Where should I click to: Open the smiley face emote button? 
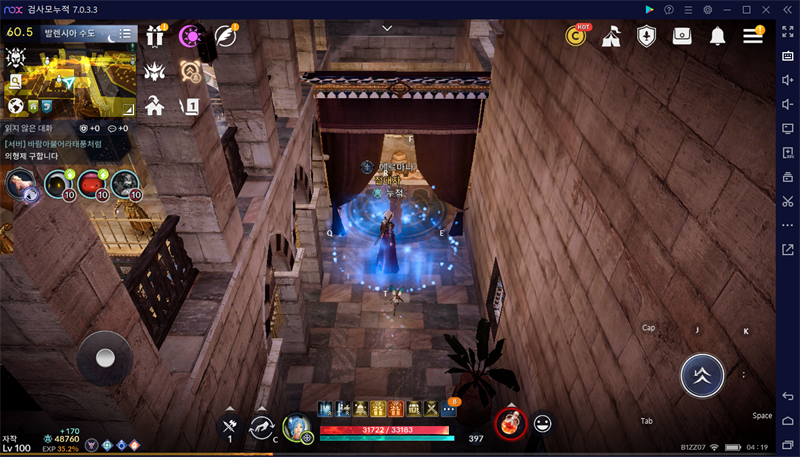coord(543,424)
